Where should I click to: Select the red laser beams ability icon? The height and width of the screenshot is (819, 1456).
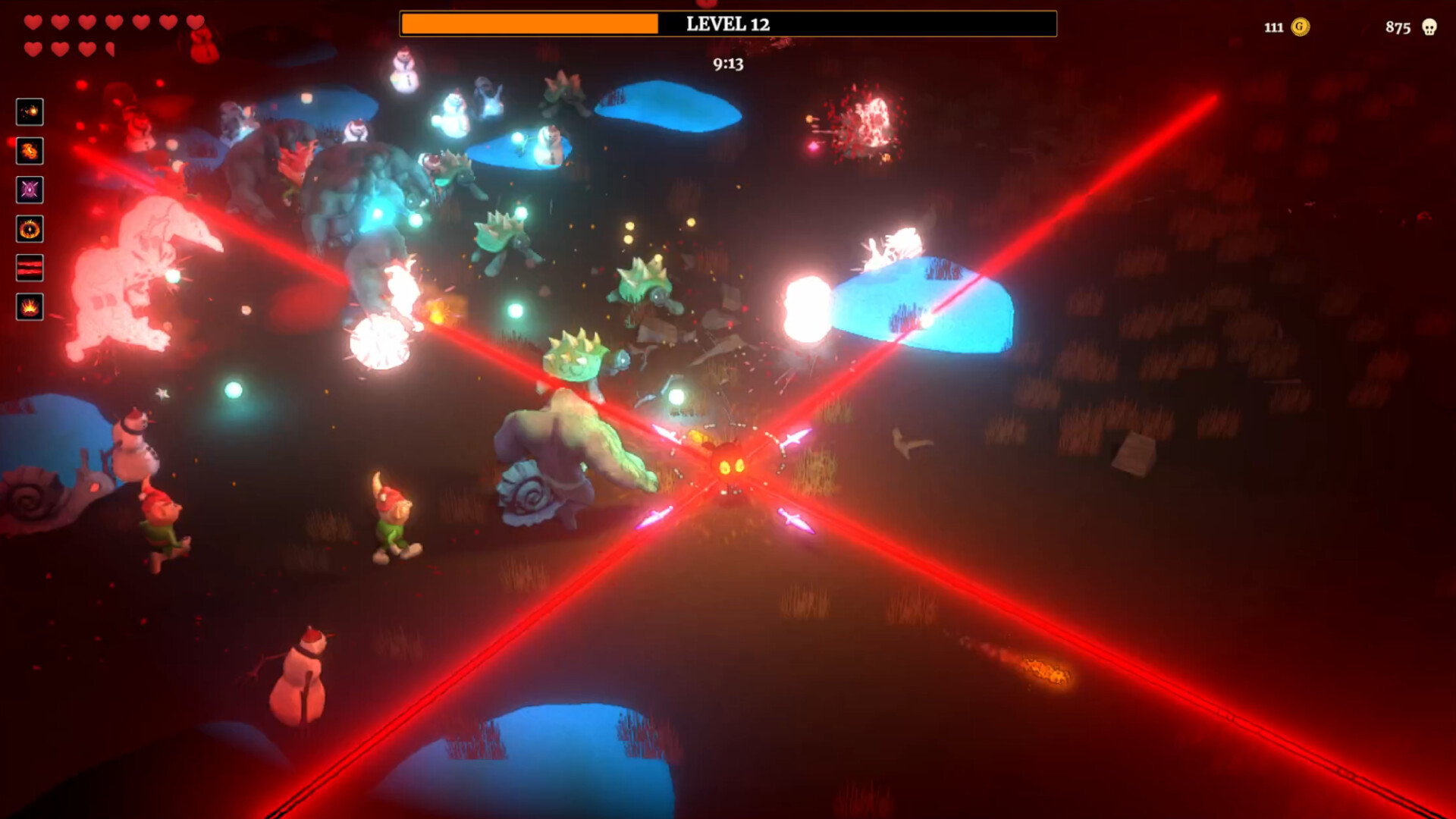tap(30, 268)
